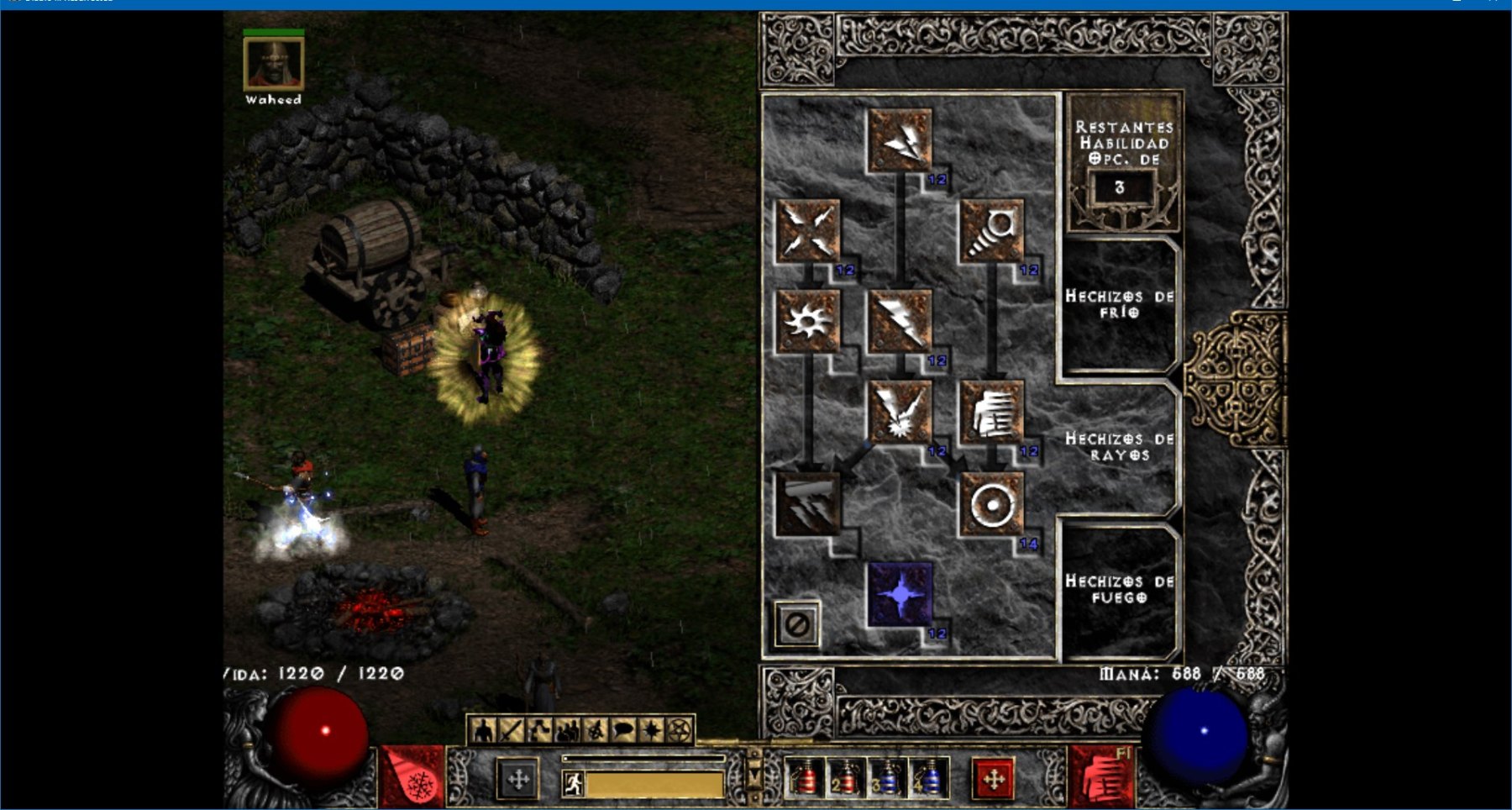
Task: Open the character stats panel icon
Action: click(x=483, y=730)
